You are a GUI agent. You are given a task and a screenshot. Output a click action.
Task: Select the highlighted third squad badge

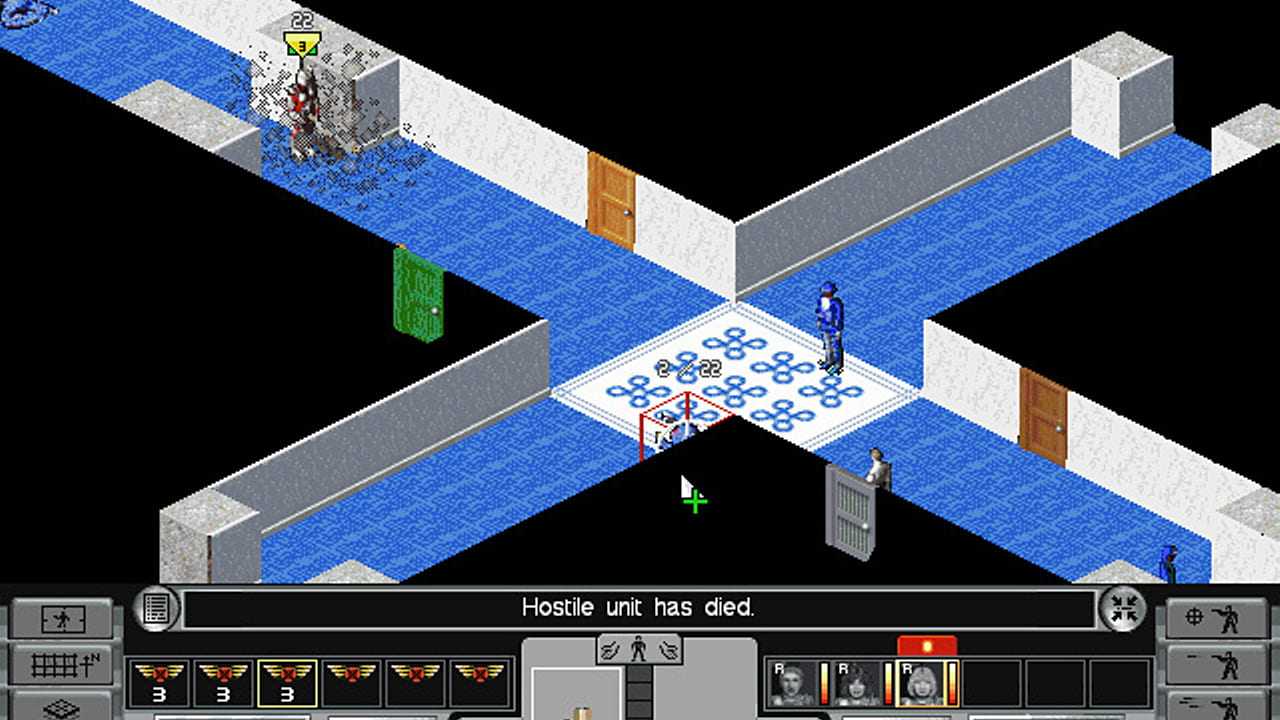(x=287, y=682)
